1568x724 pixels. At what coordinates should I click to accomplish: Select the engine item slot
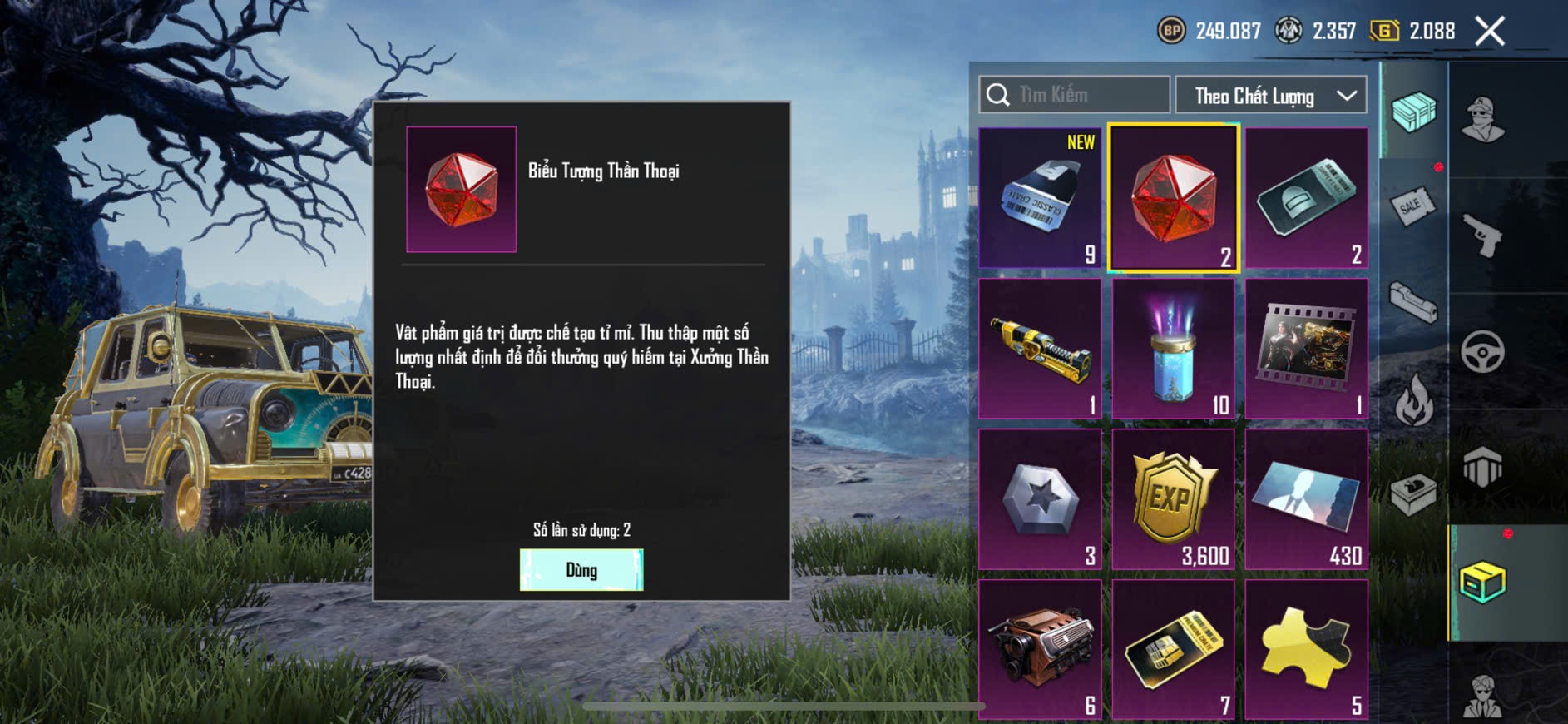(1040, 649)
